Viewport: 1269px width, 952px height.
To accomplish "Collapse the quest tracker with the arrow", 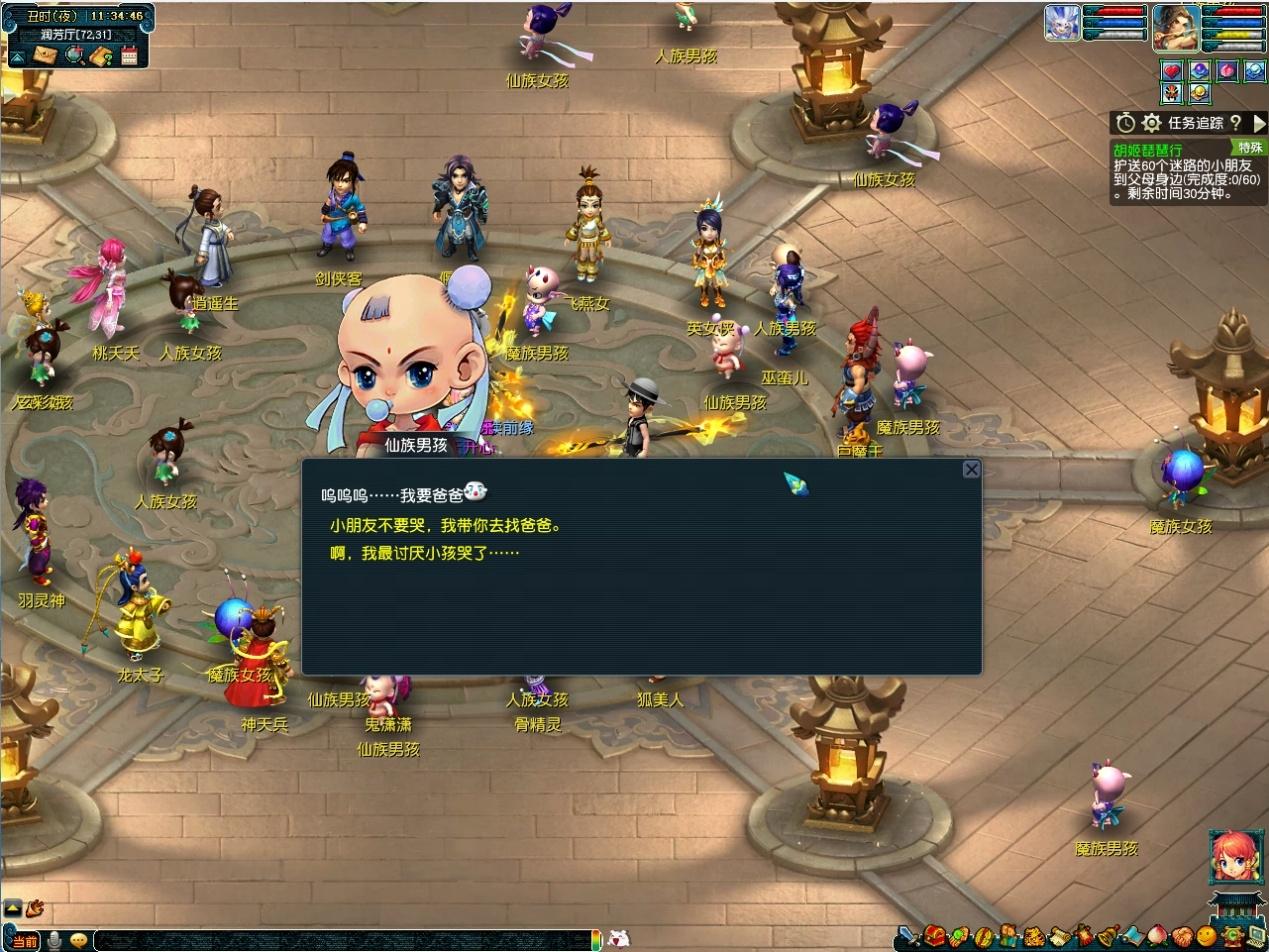I will [x=1259, y=123].
